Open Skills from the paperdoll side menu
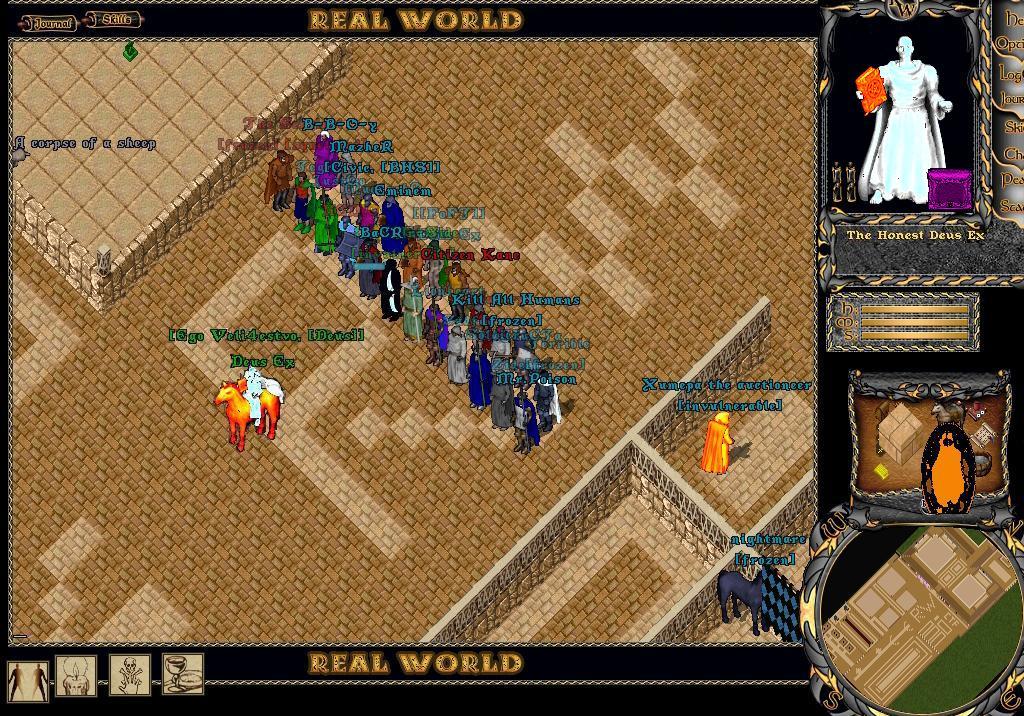The image size is (1024, 716). click(1014, 127)
